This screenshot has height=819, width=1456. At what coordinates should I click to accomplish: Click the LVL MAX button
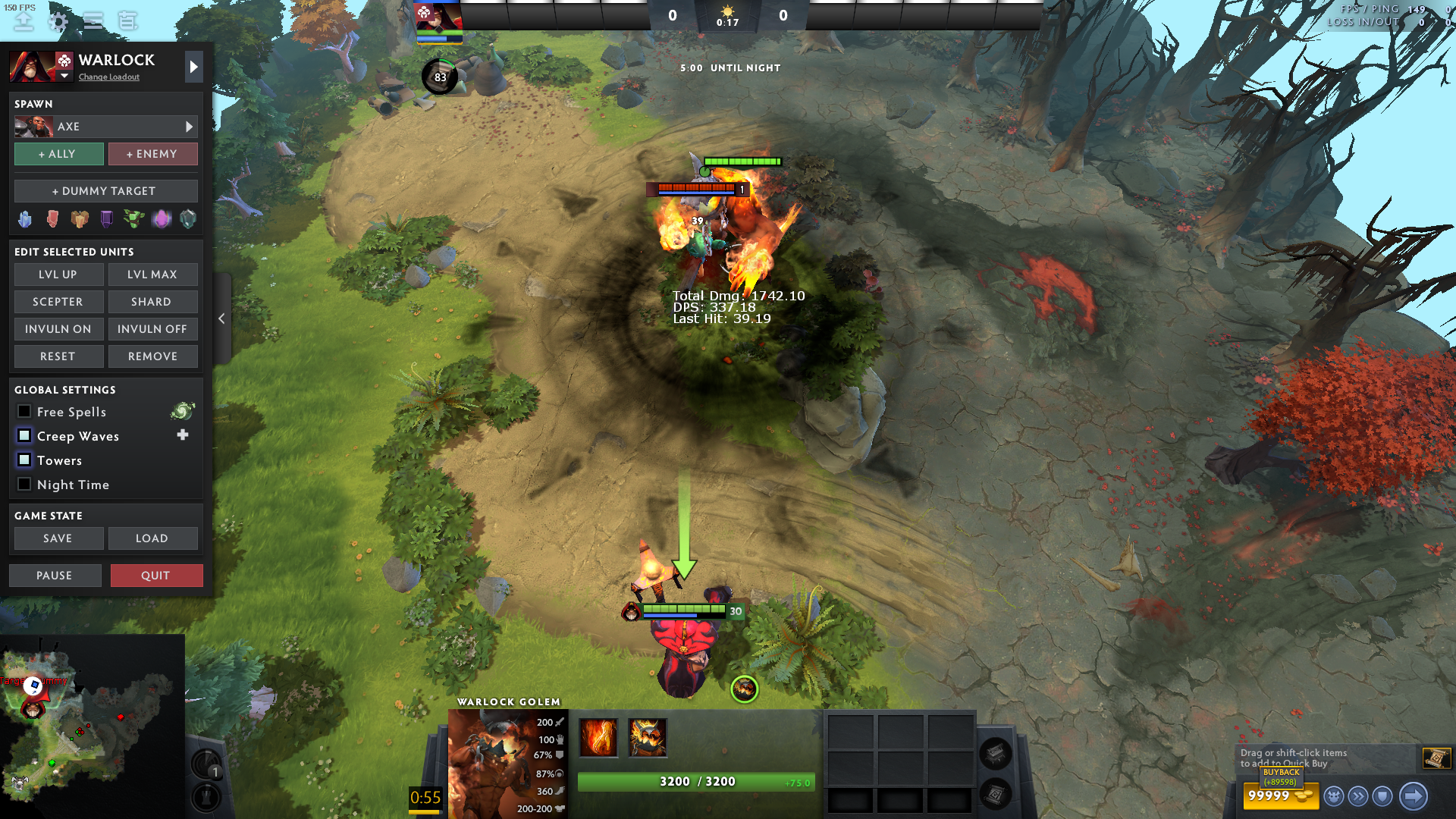(x=152, y=275)
